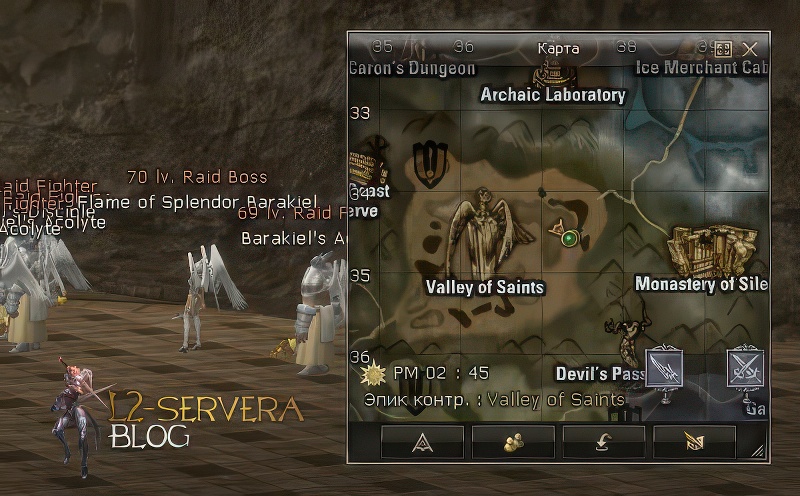
Task: Select the Caron's Dungeon map label
Action: (412, 68)
